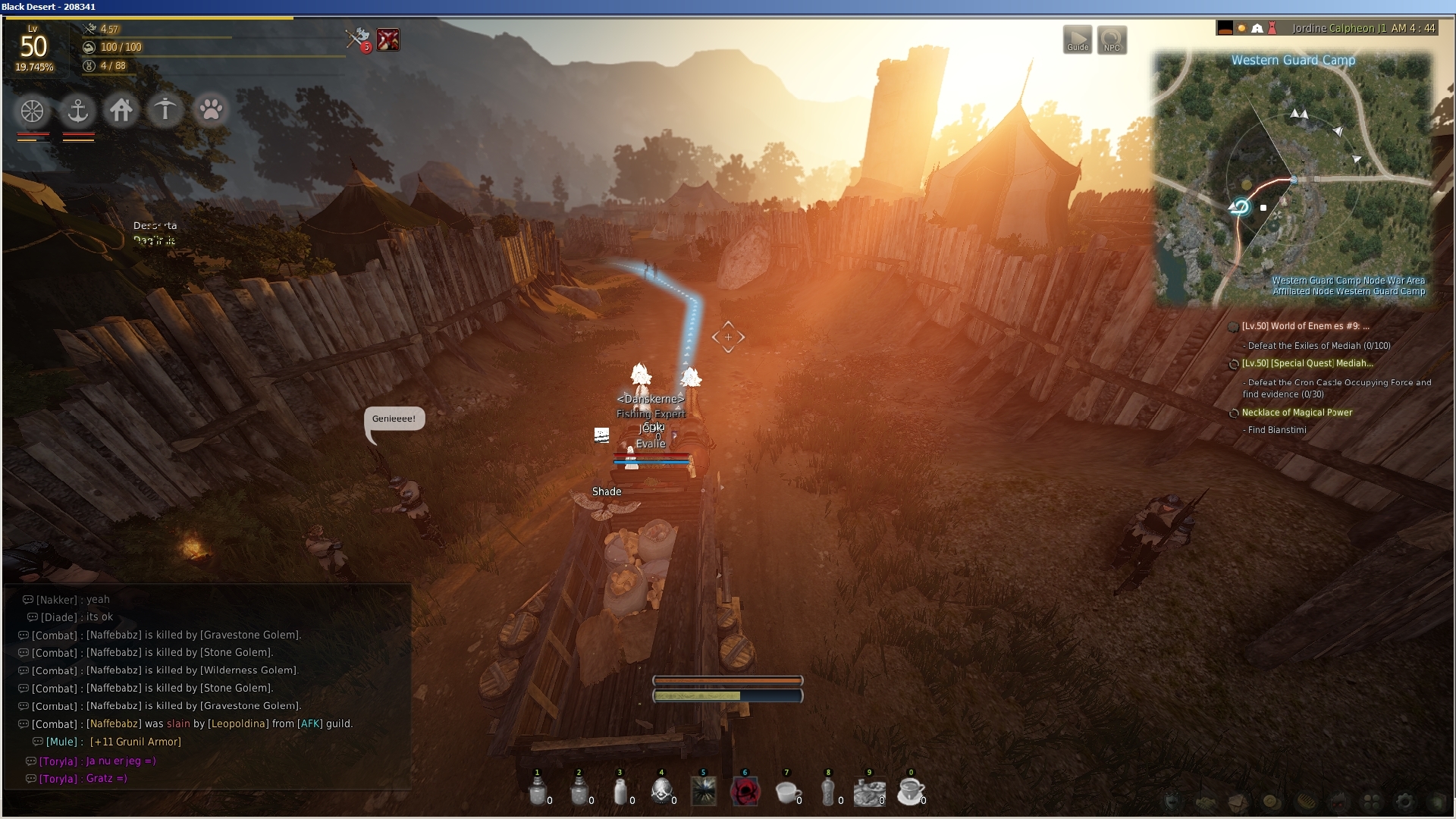Image resolution: width=1456 pixels, height=819 pixels.
Task: Open the handshake trade icon
Action: pyautogui.click(x=1204, y=802)
